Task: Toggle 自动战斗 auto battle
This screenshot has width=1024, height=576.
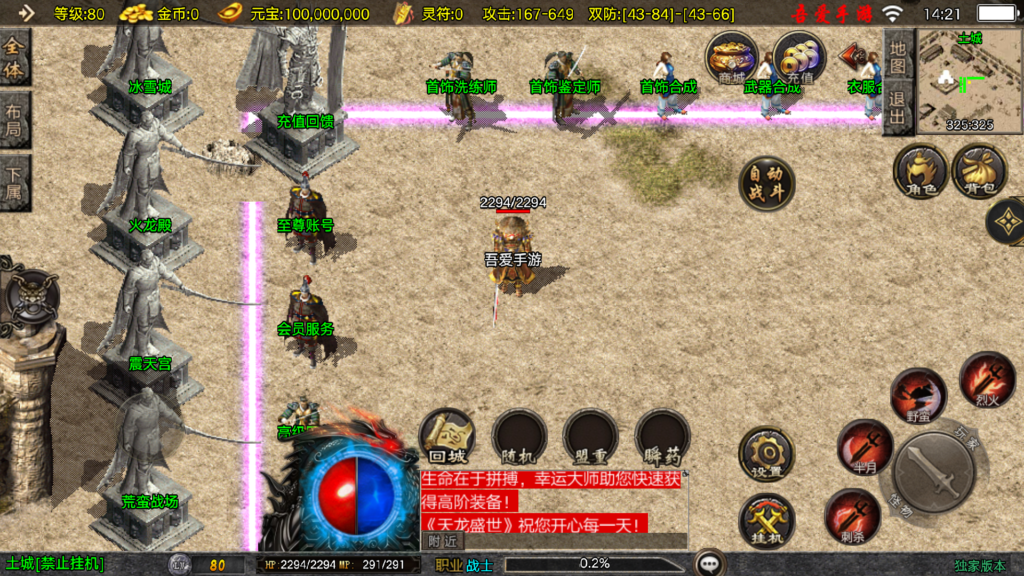Action: [767, 184]
